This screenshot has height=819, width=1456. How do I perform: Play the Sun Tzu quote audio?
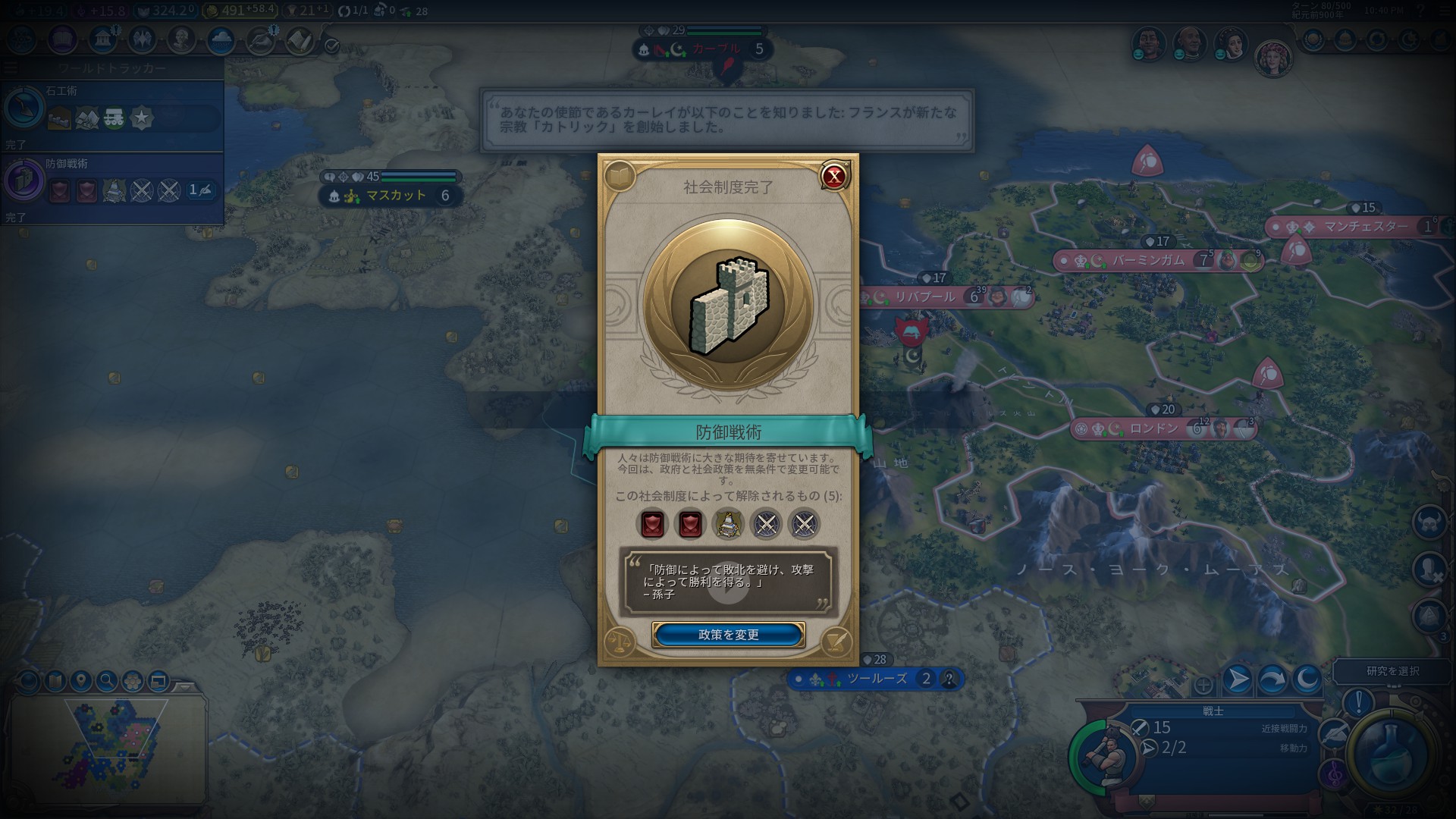click(728, 583)
